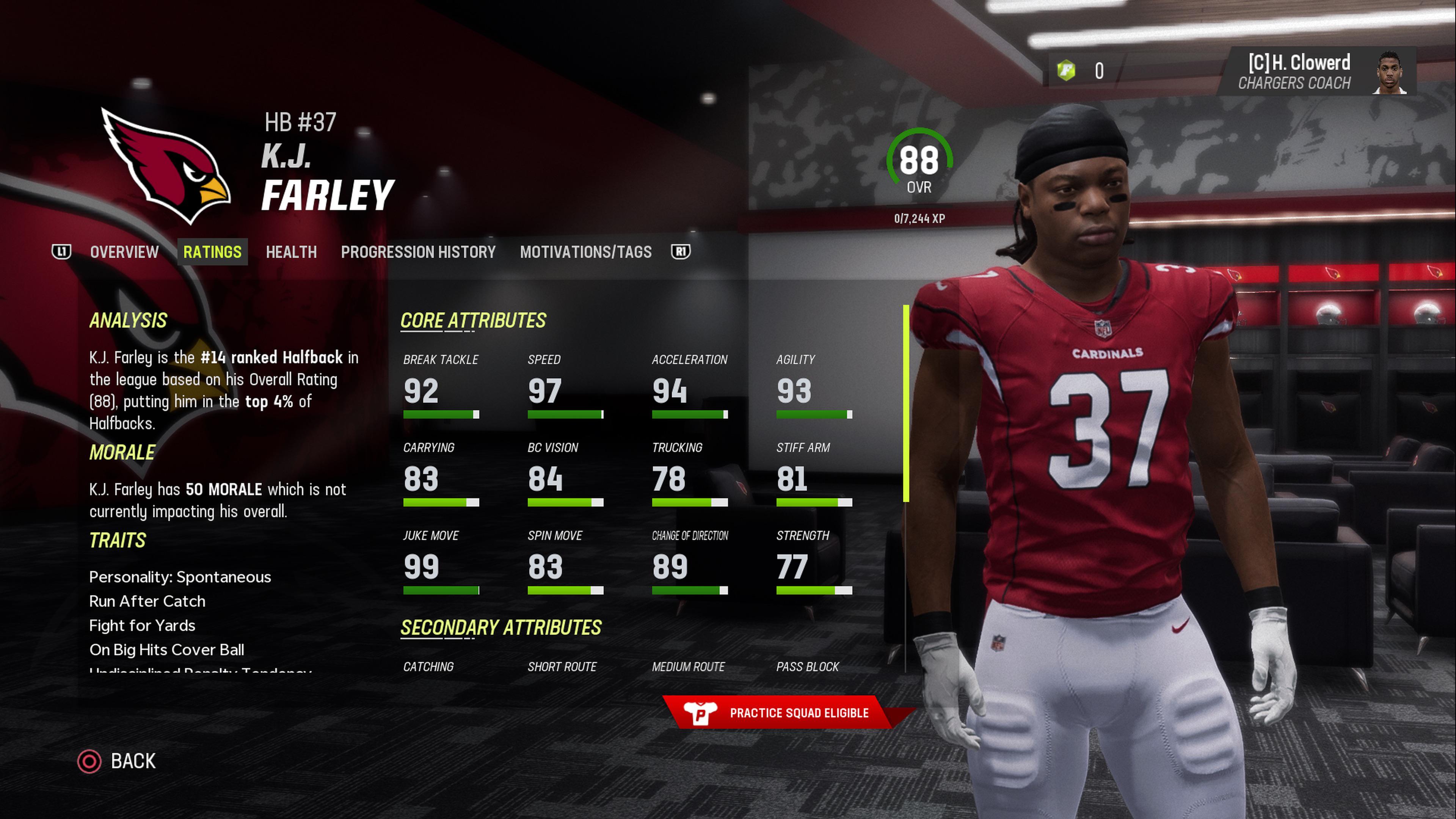Screen dimensions: 1456x819
Task: Select the Juke Move 99 attribute
Action: point(441,563)
